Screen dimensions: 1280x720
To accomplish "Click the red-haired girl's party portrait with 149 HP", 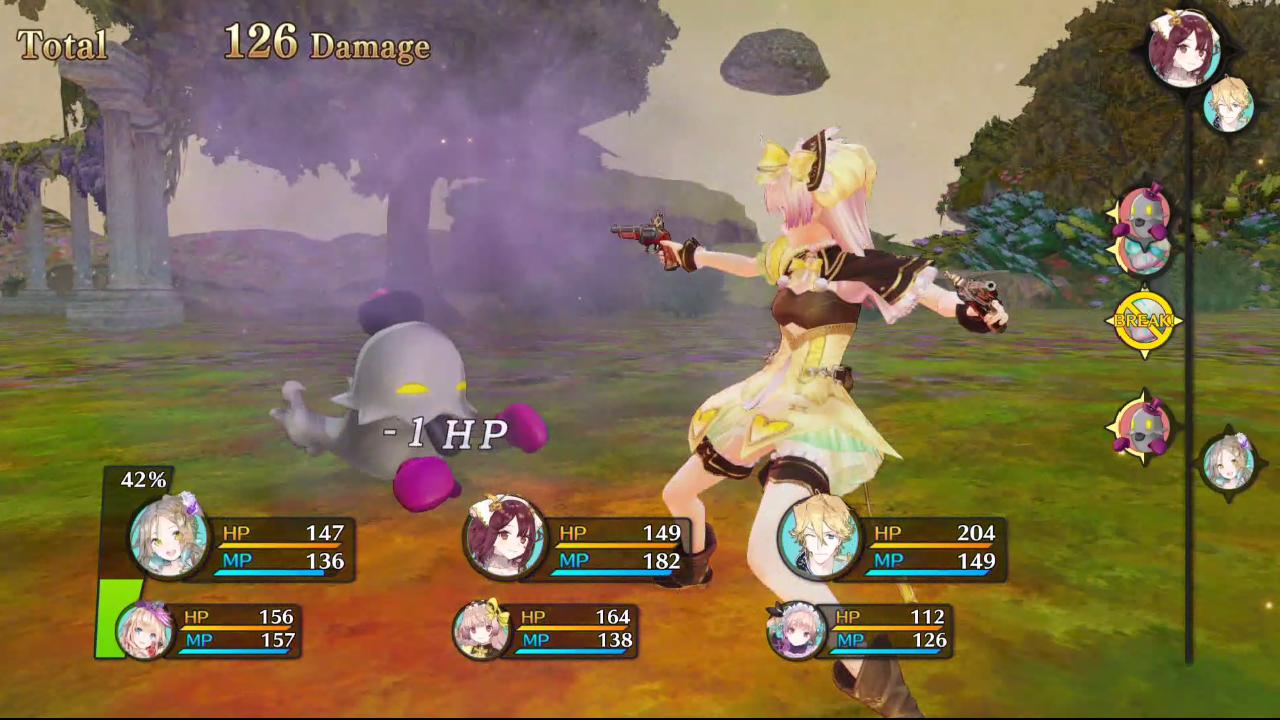I will (504, 538).
